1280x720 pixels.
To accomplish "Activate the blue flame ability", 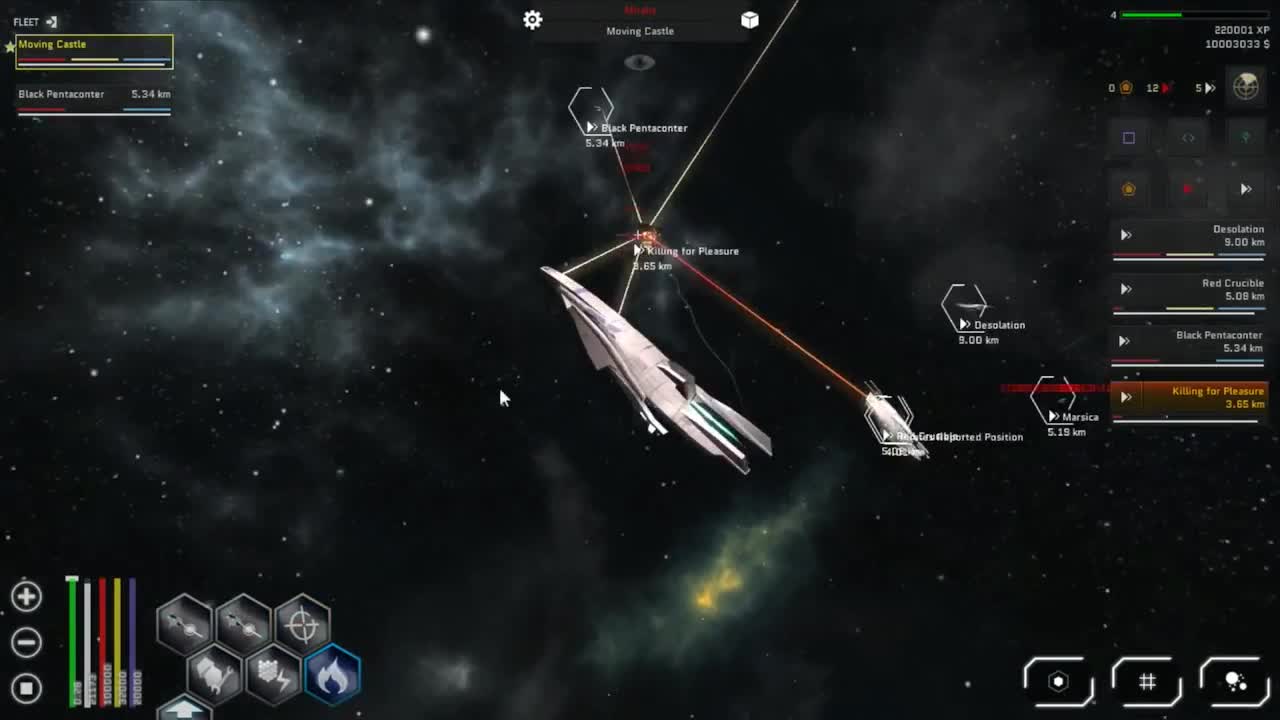I will point(332,674).
